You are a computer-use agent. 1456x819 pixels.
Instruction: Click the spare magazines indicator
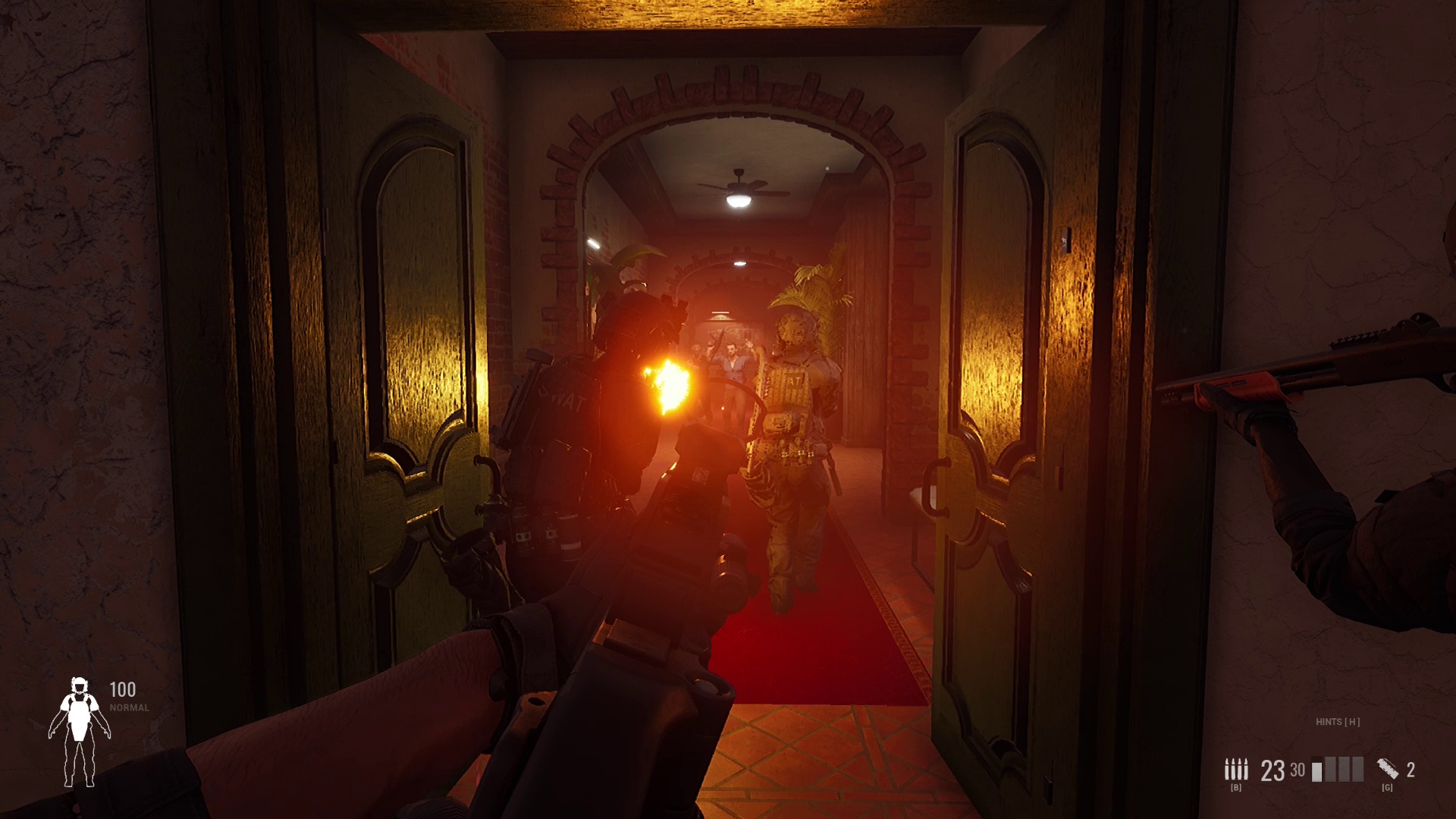pos(1338,770)
